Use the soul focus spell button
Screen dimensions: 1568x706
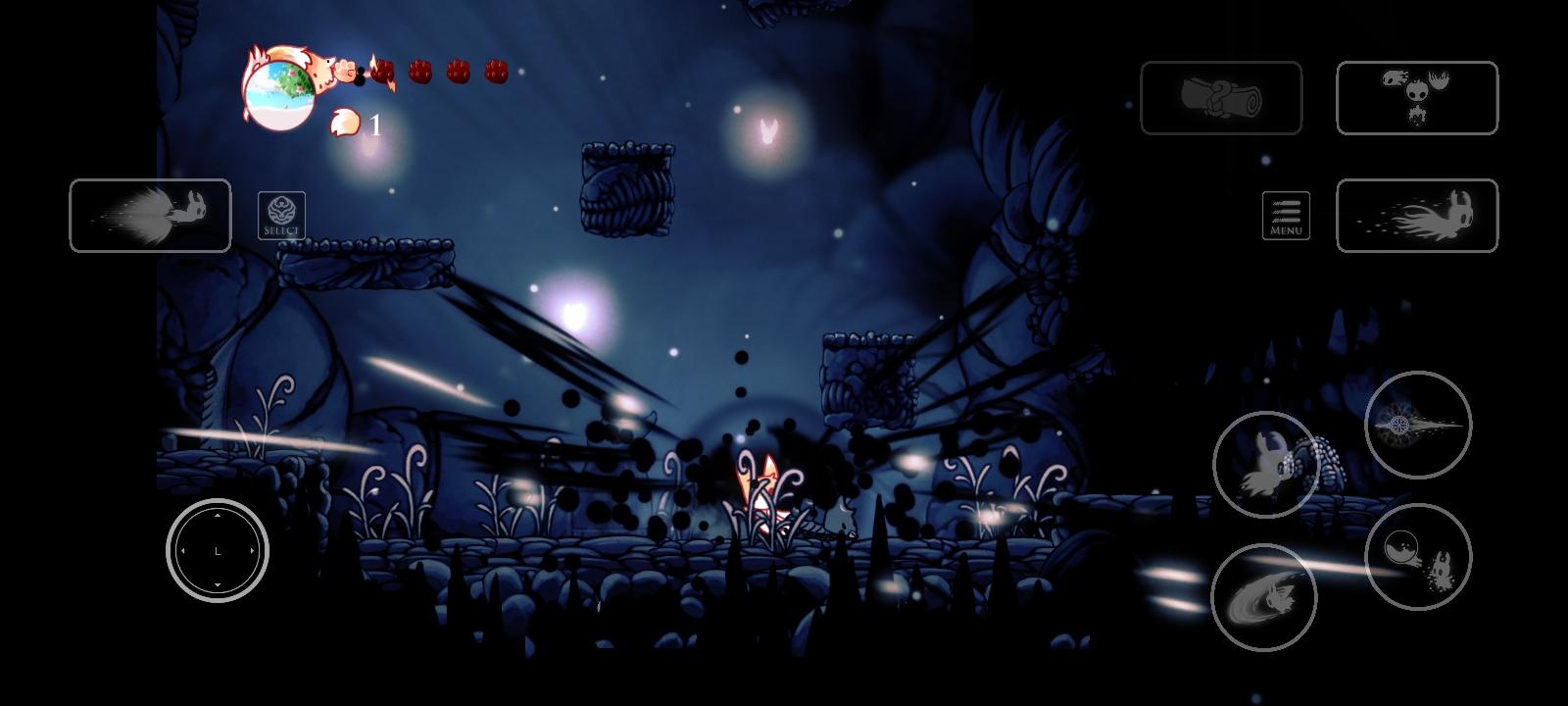pos(1418,557)
